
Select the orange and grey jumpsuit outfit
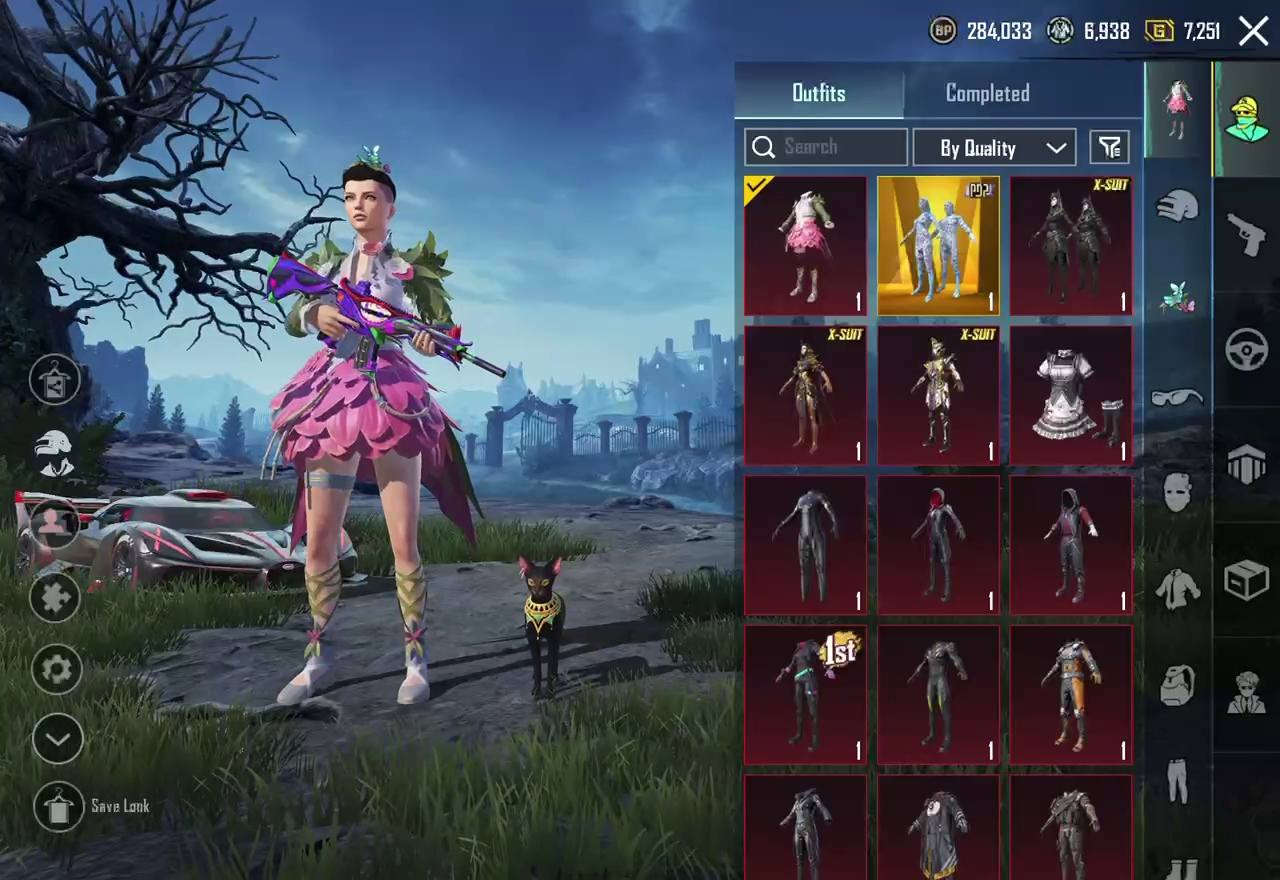[1071, 695]
